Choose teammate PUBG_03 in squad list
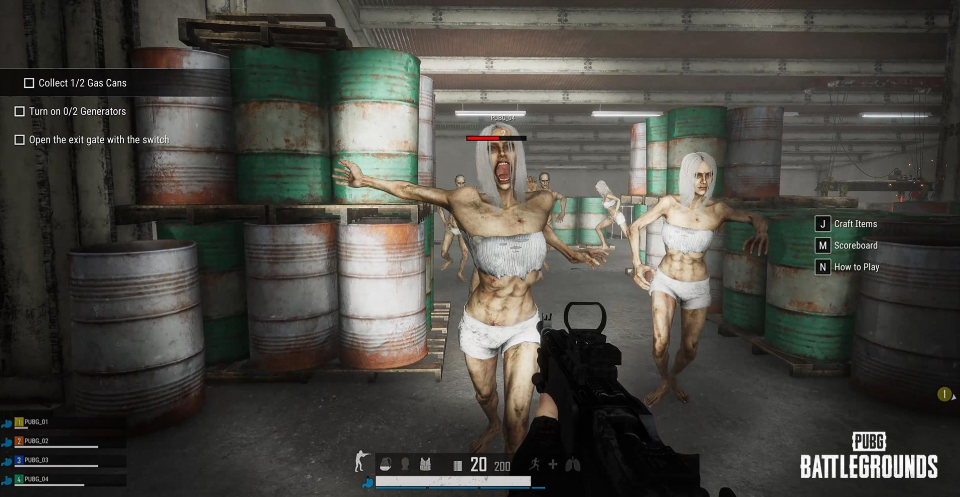The width and height of the screenshot is (960, 497). pyautogui.click(x=36, y=460)
